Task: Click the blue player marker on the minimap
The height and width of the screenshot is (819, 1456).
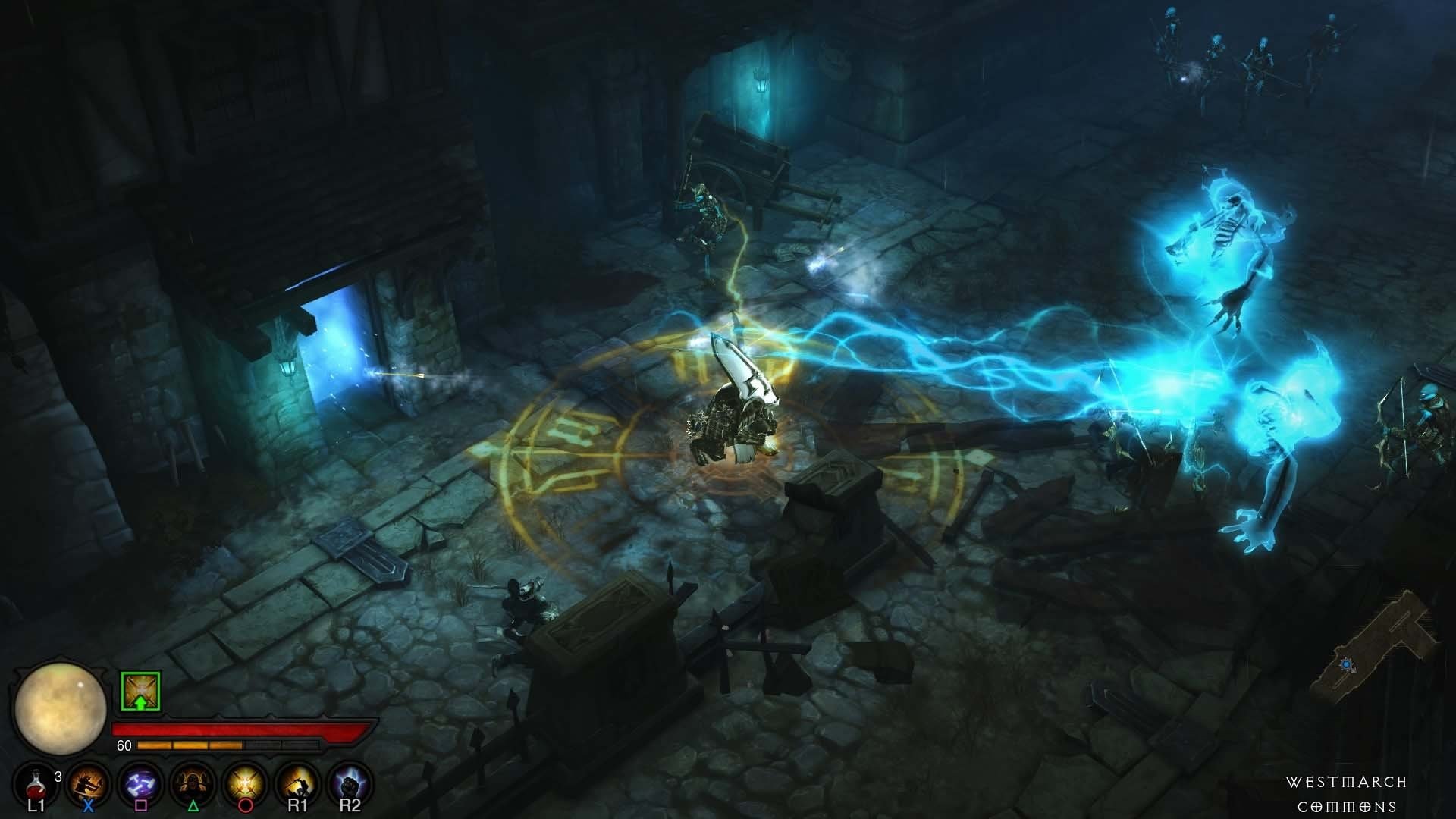Action: pyautogui.click(x=1346, y=664)
